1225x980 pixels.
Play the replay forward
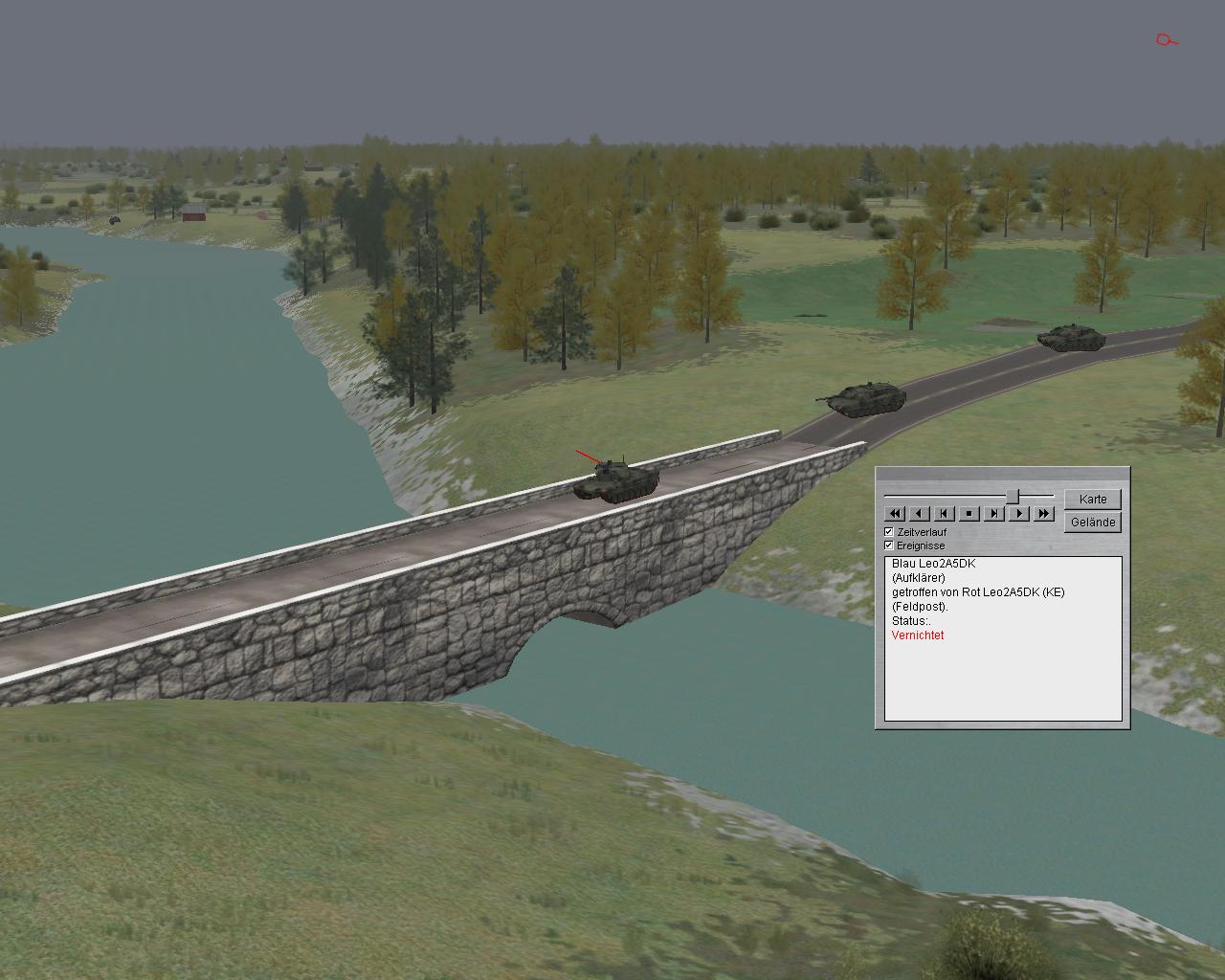[x=1018, y=514]
